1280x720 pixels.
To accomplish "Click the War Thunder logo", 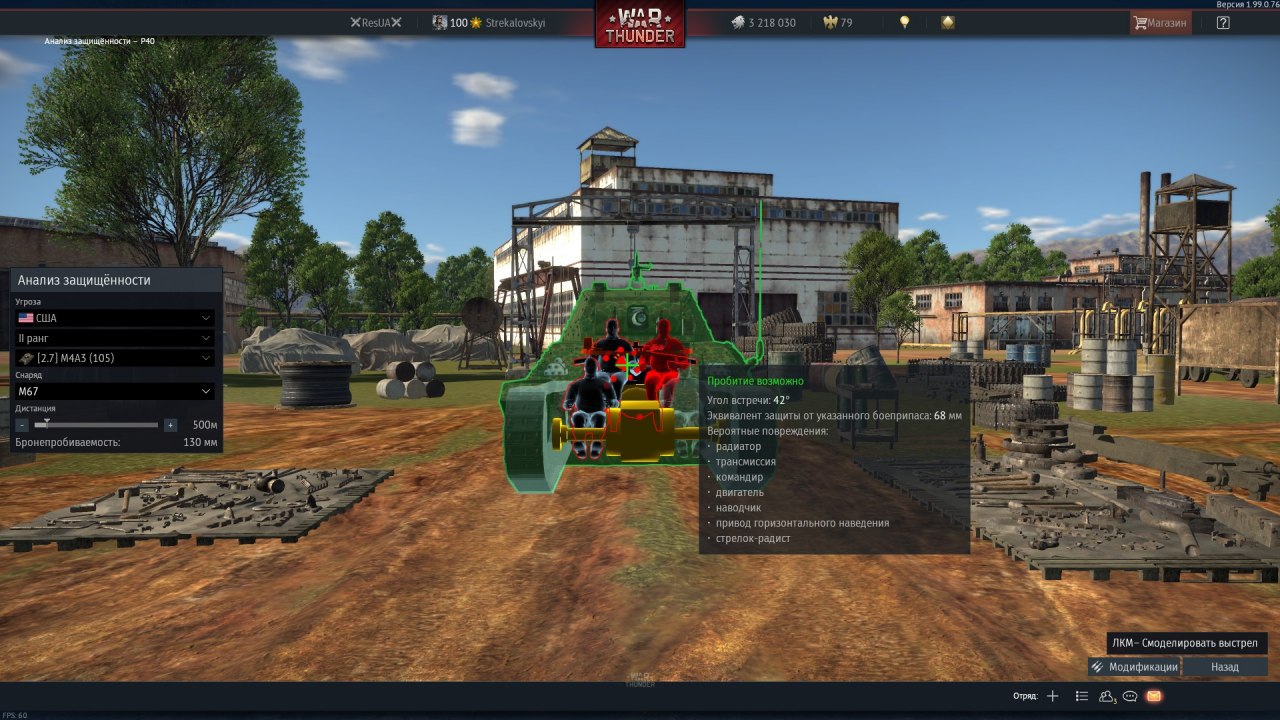I will click(x=640, y=24).
